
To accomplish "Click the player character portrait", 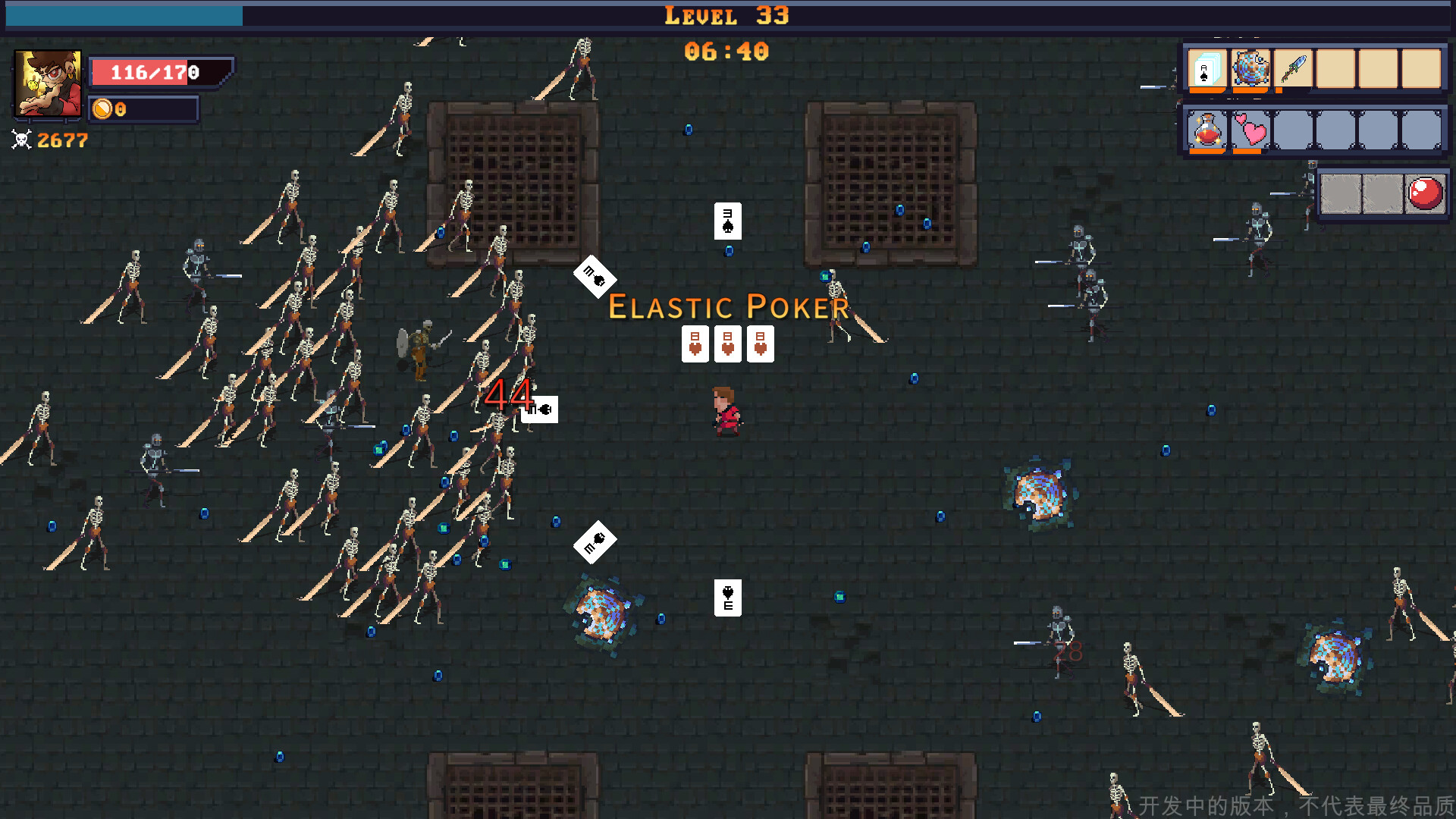I will 47,83.
